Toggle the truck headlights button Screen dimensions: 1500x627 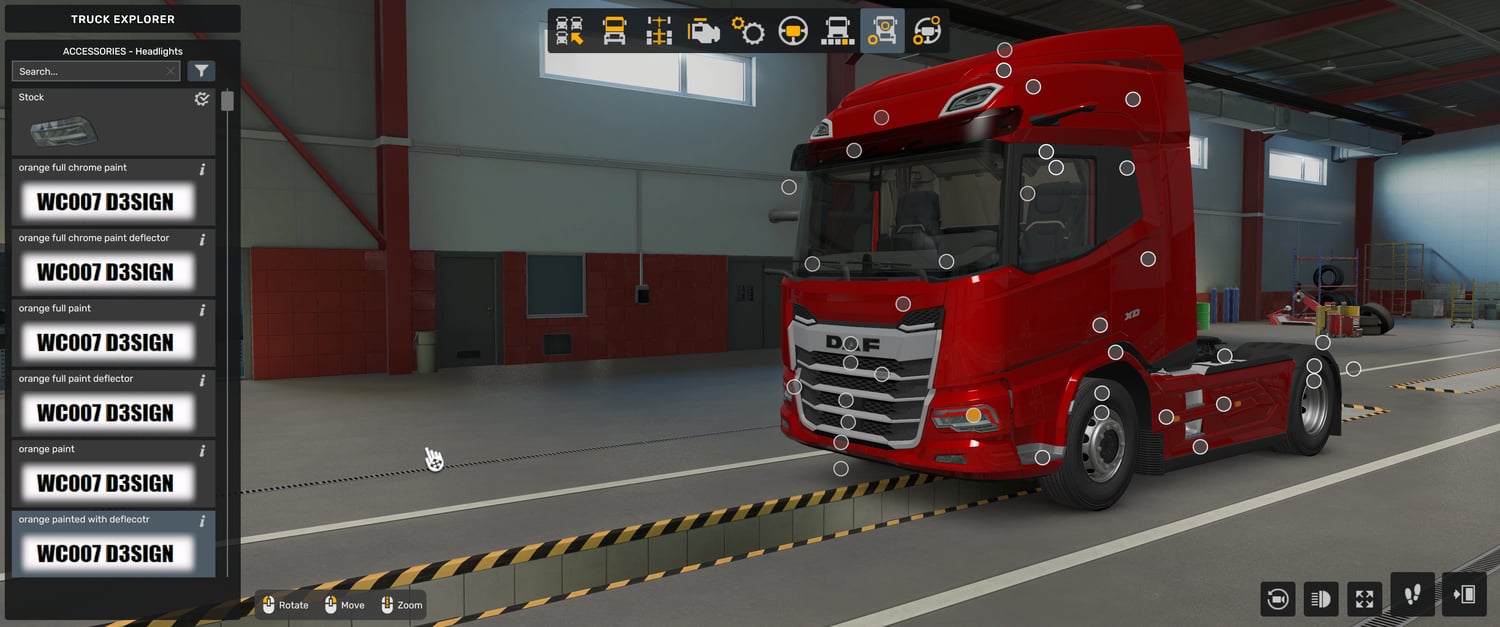tap(1320, 599)
